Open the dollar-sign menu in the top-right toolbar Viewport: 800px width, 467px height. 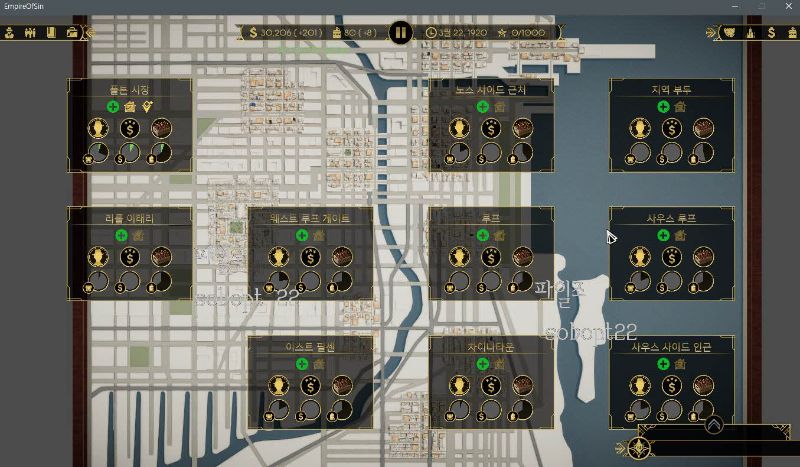pos(771,33)
